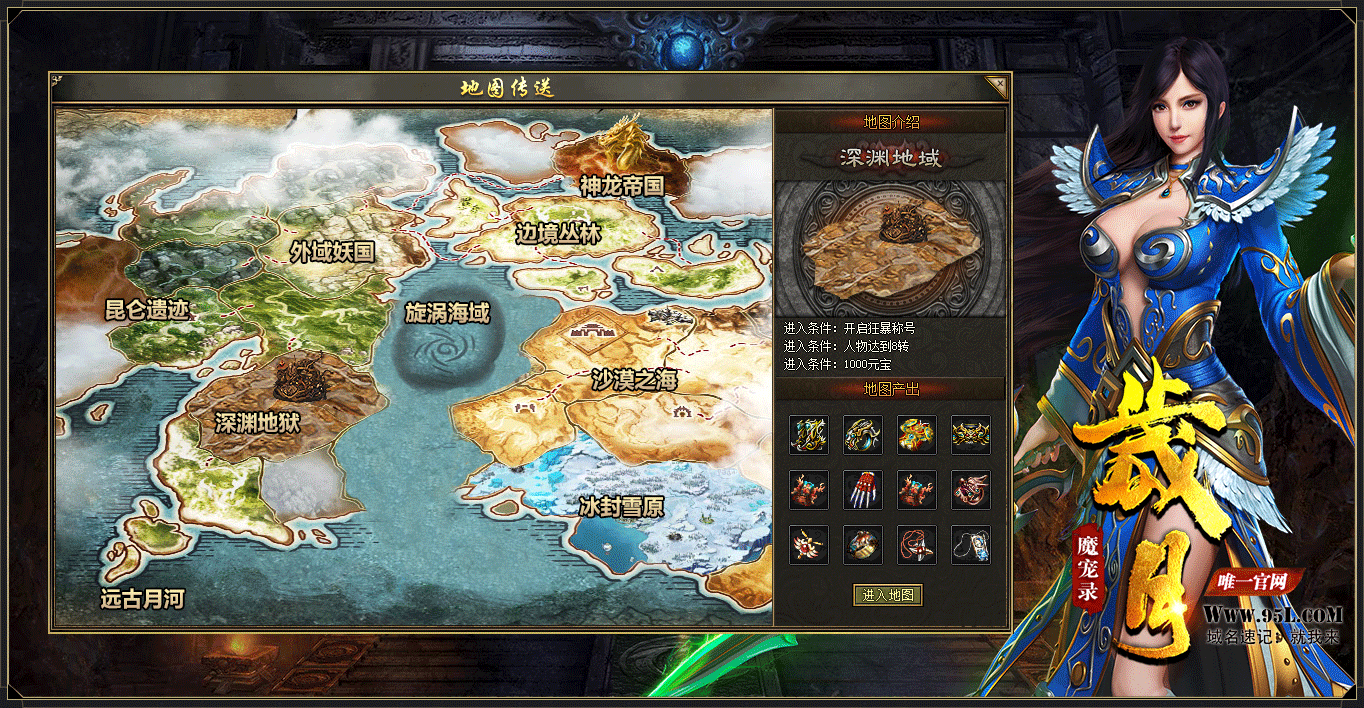Viewport: 1364px width, 708px height.
Task: Select 远古月河 map location
Action: point(142,599)
